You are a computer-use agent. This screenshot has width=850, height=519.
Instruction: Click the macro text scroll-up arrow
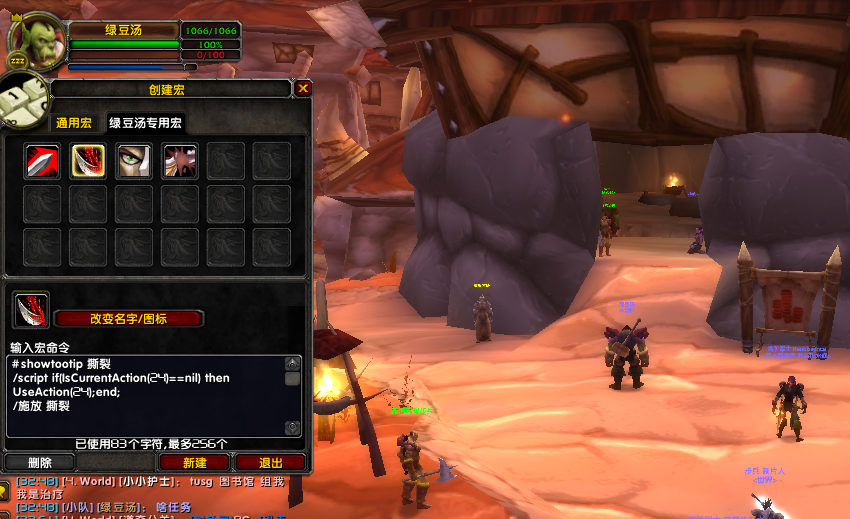coord(292,364)
